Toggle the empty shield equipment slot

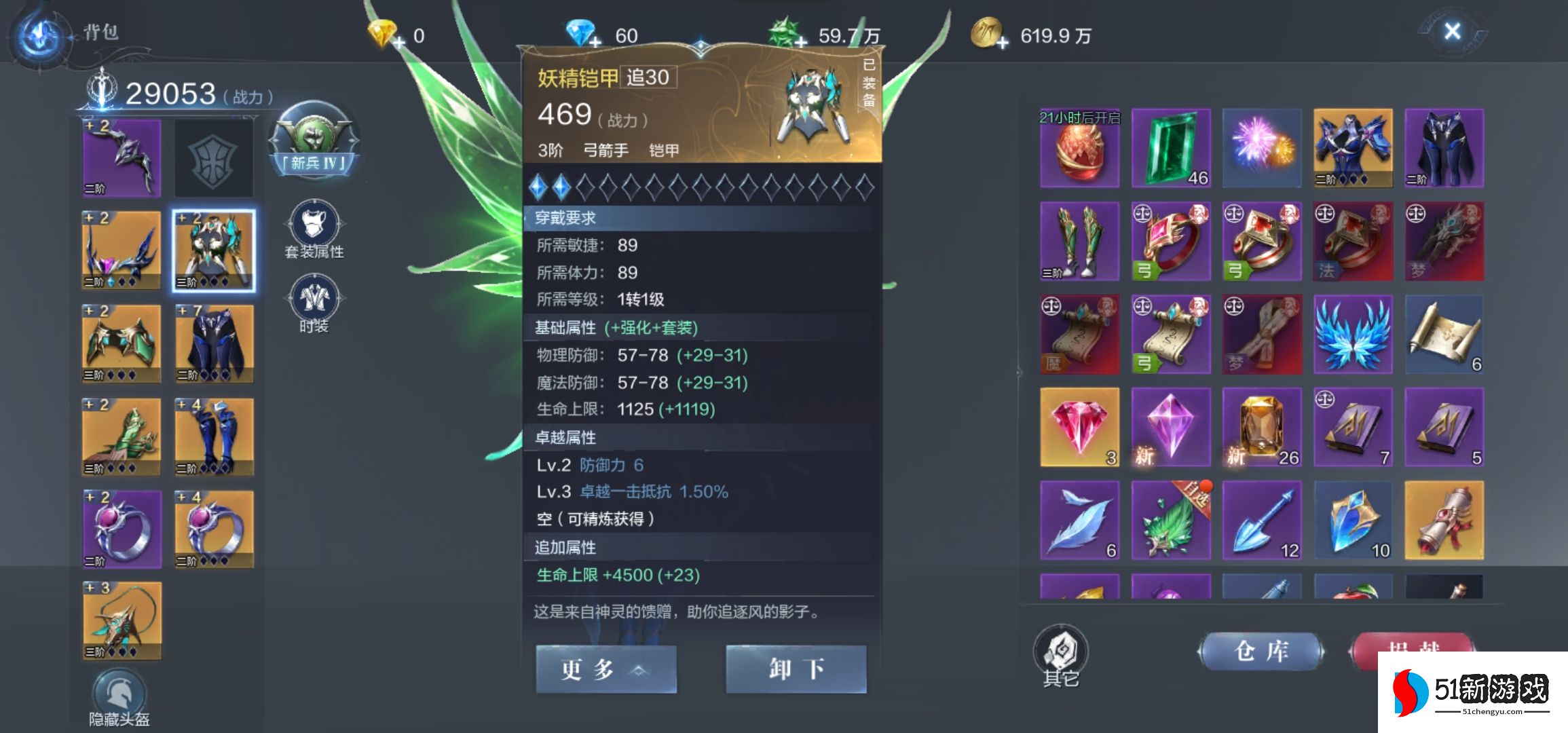tap(213, 157)
